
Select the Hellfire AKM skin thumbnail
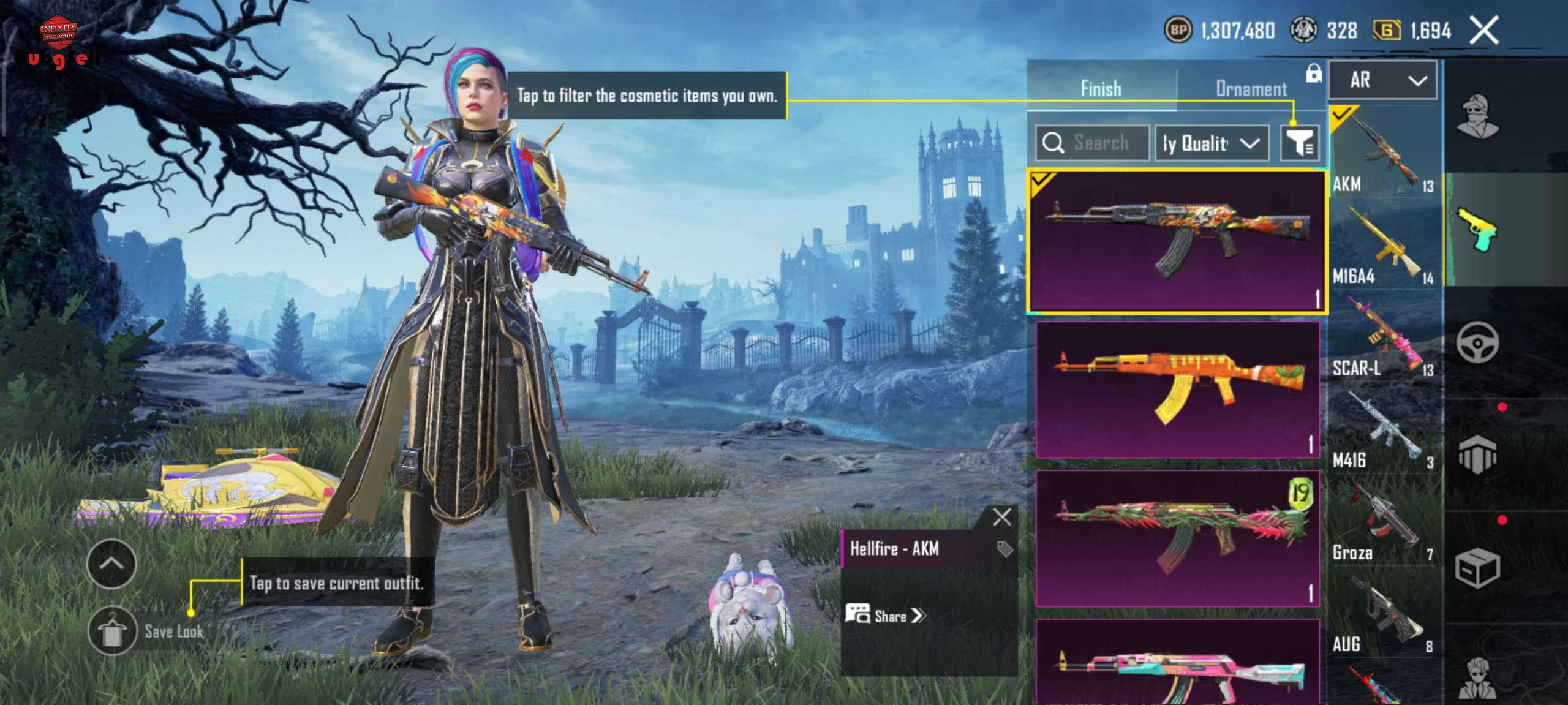(x=1177, y=241)
